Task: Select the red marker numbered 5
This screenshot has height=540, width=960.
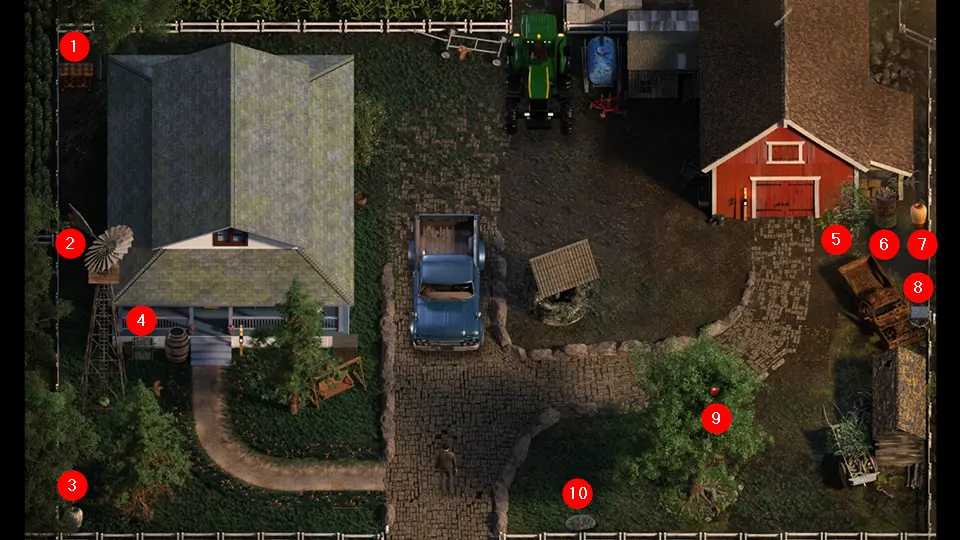Action: [835, 239]
